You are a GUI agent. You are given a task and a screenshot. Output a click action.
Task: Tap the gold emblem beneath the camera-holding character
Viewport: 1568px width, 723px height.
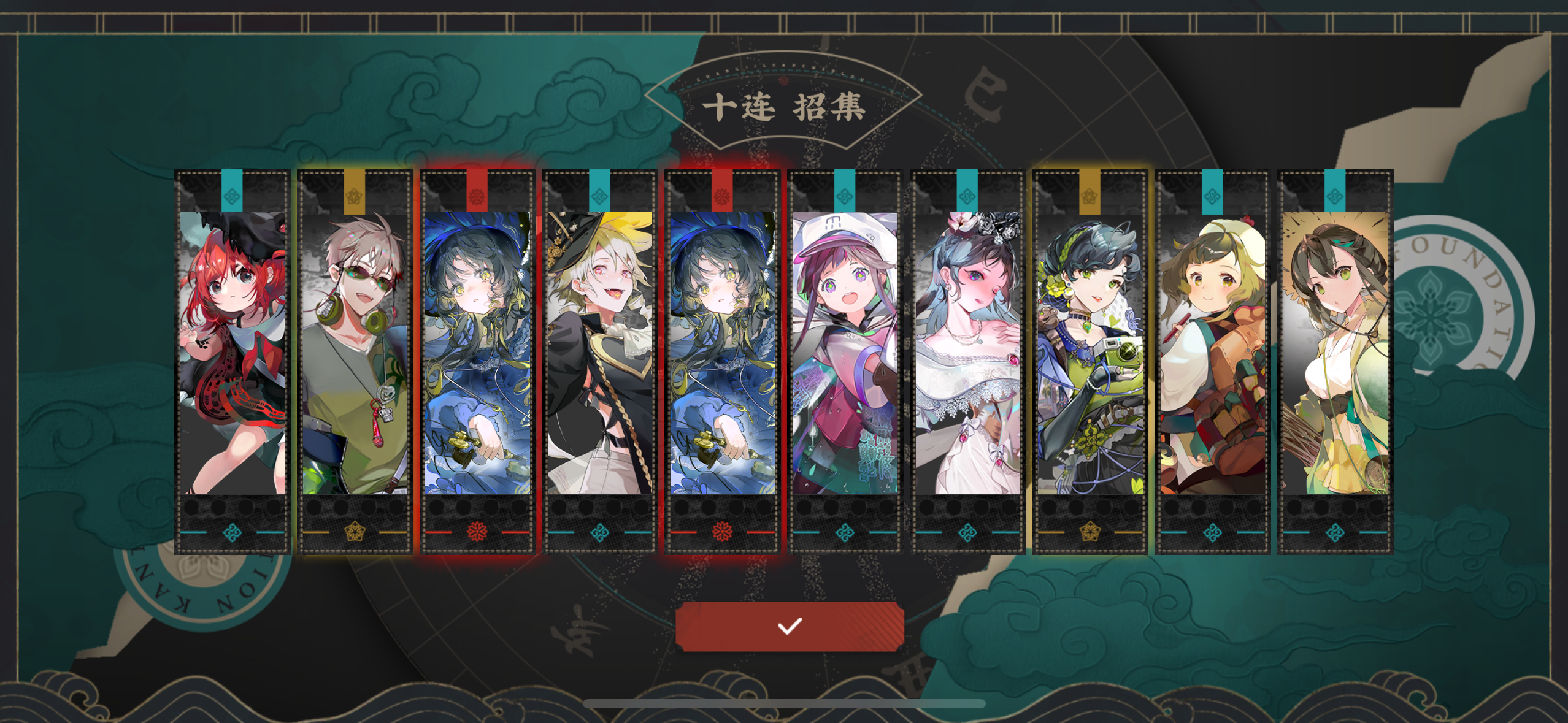[x=1090, y=534]
